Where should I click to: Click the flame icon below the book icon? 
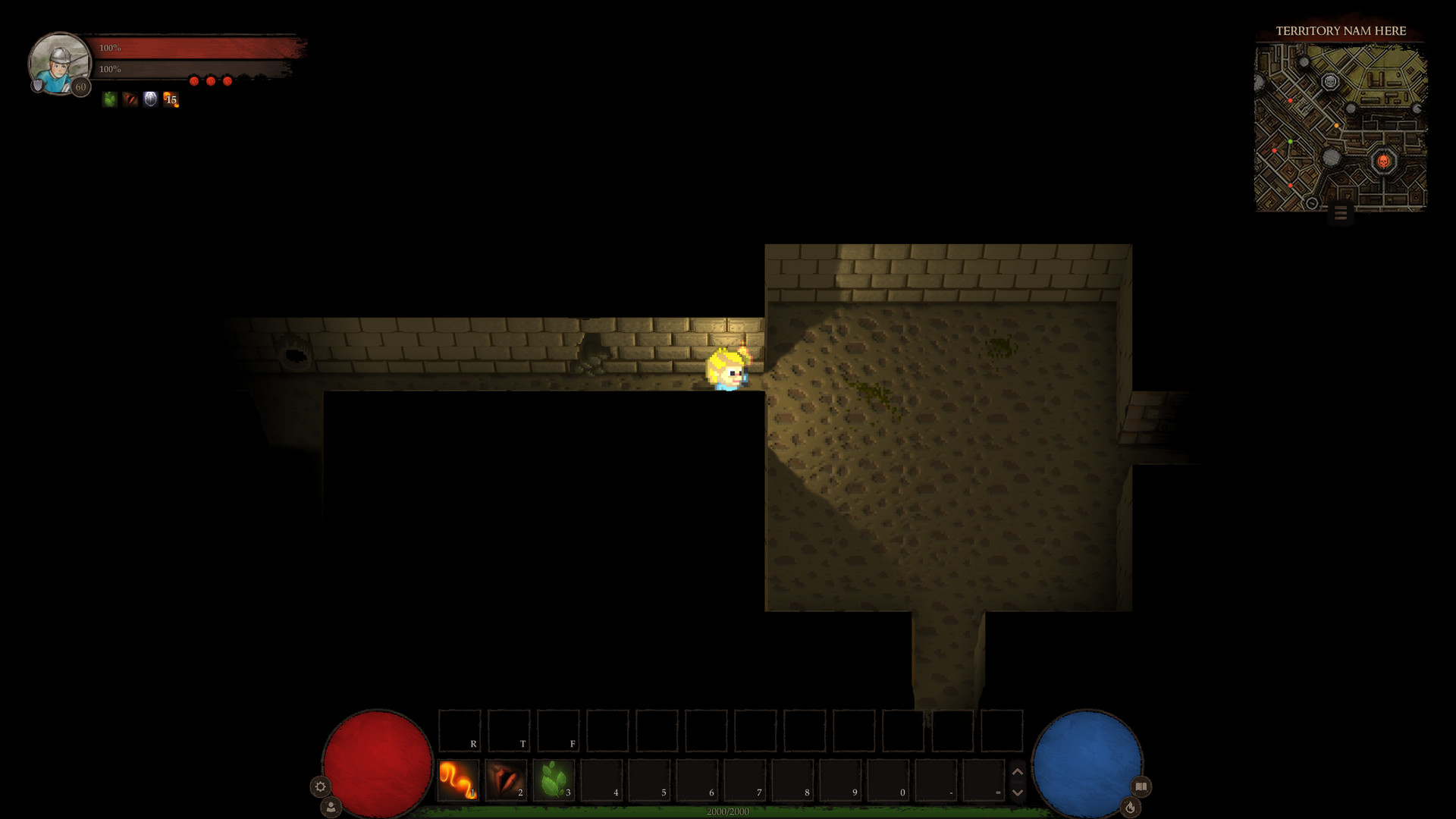click(x=1131, y=807)
